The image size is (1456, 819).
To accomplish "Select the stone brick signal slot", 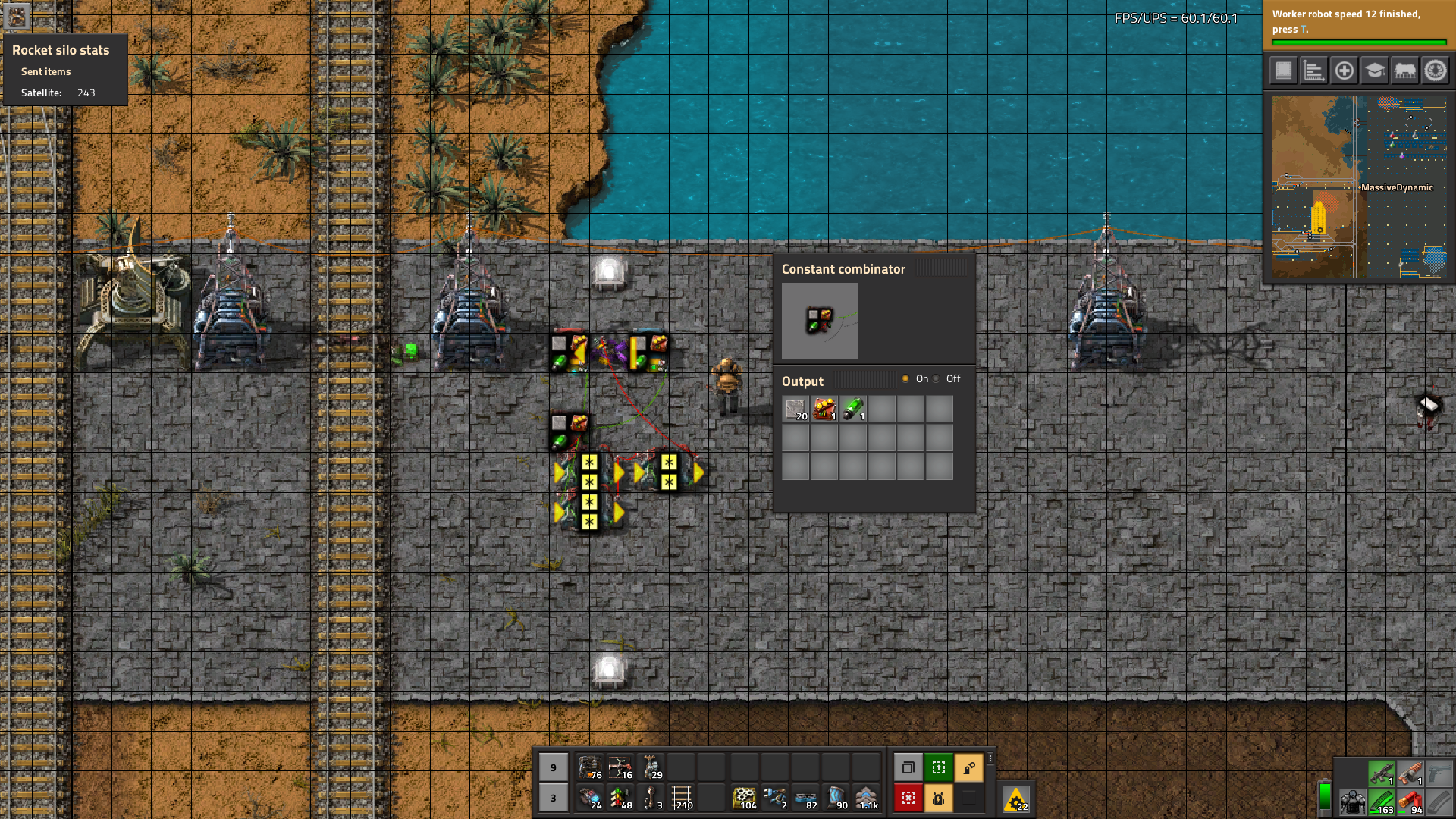I will [x=795, y=409].
